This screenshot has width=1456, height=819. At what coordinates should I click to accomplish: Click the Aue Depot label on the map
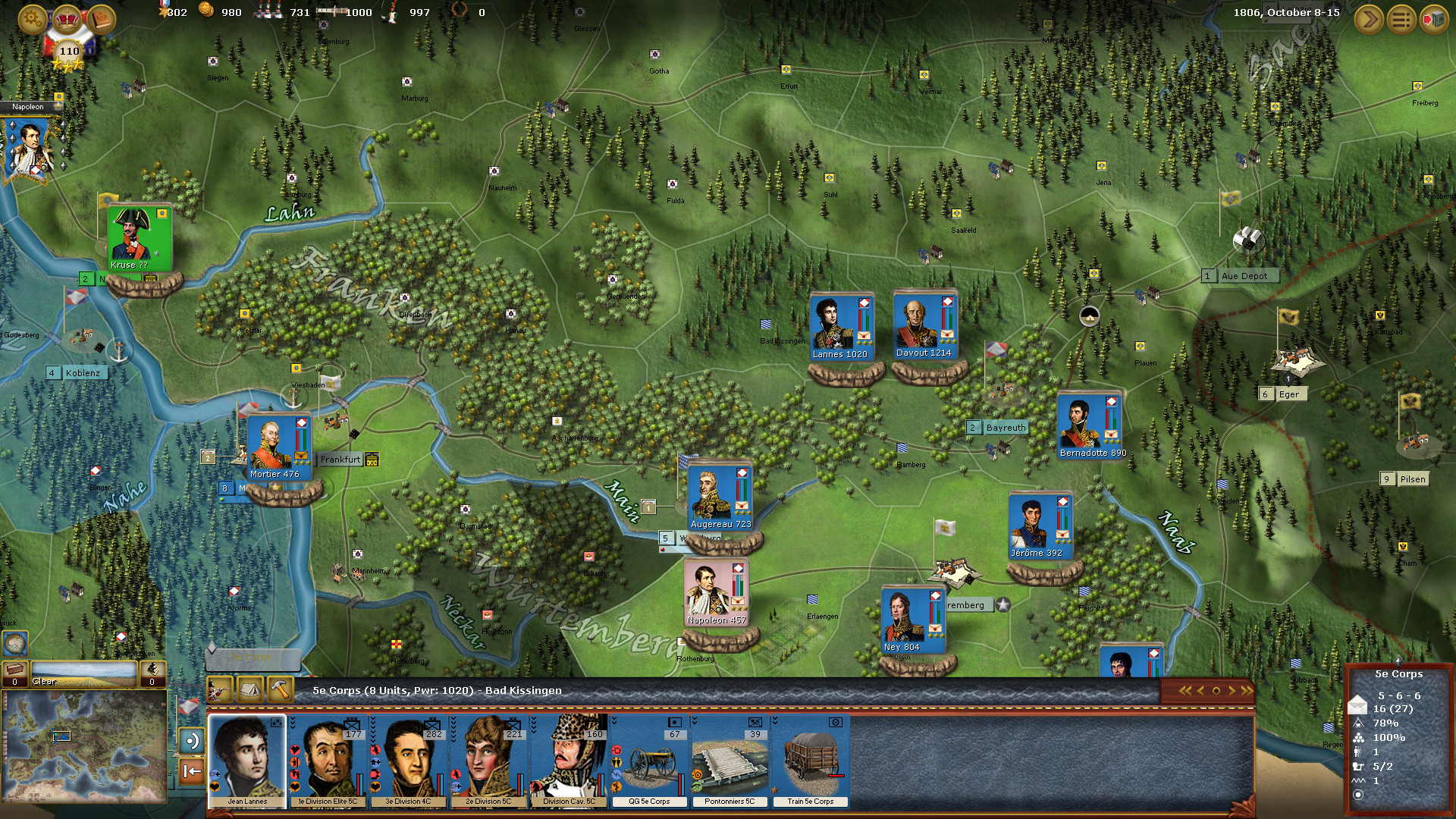1245,276
